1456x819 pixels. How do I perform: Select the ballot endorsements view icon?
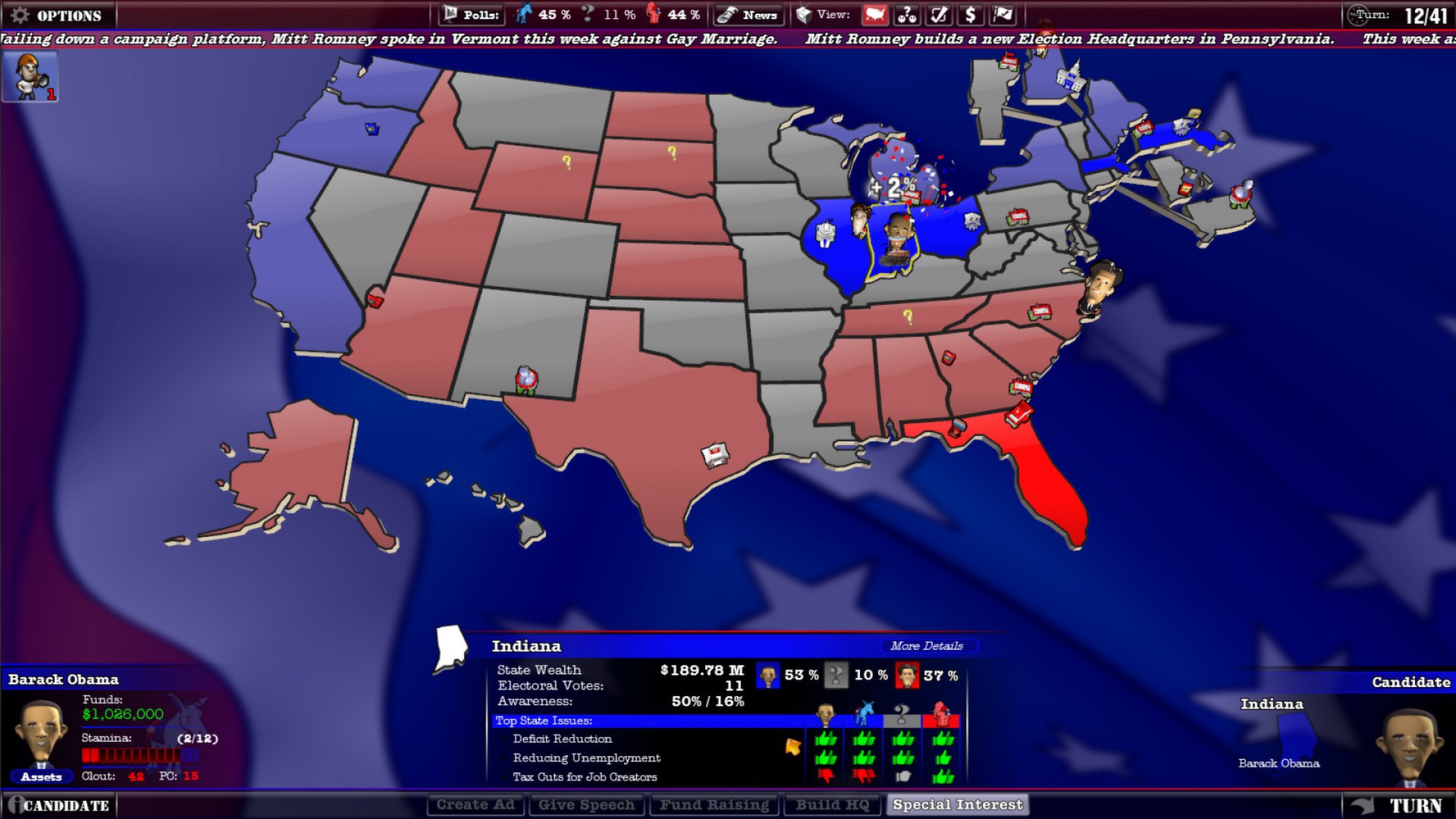937,14
